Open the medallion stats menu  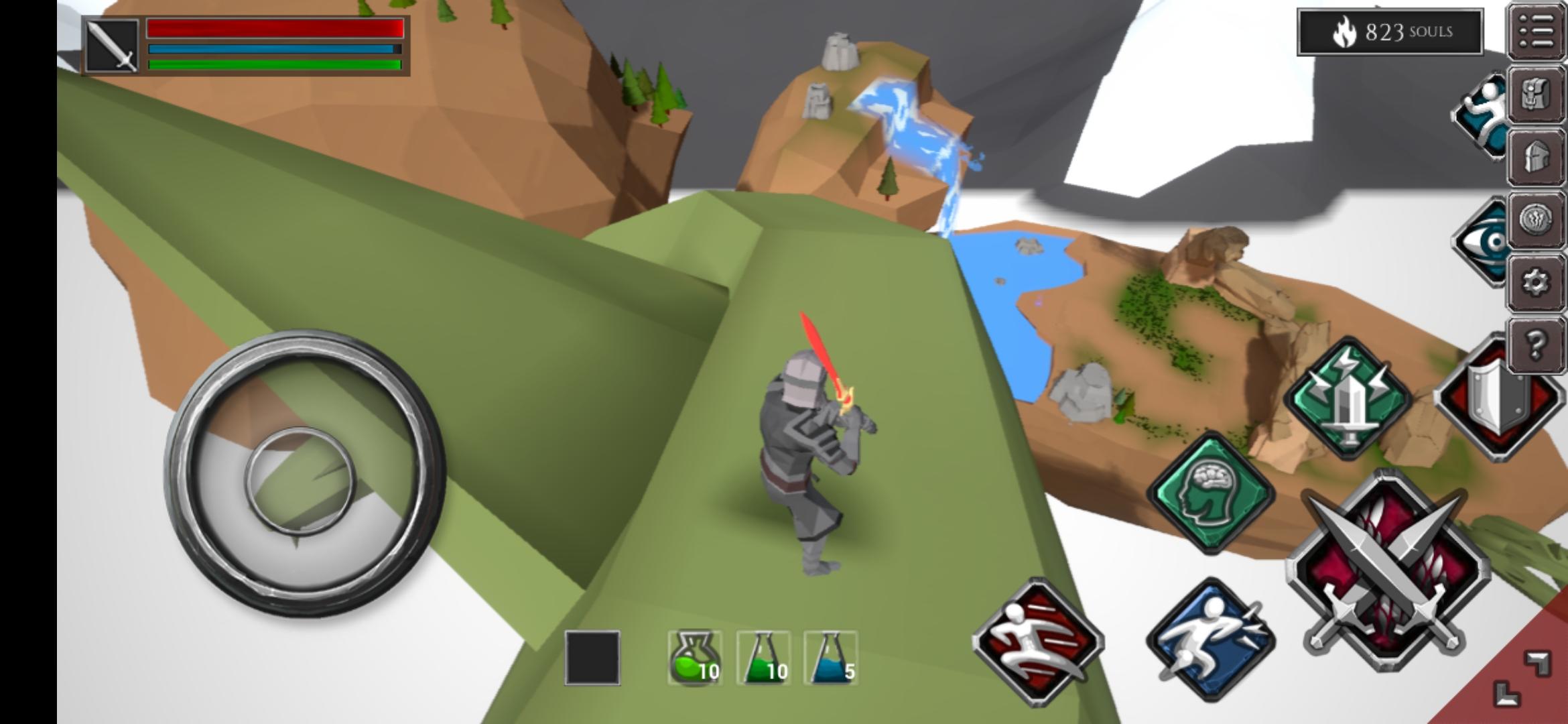[x=1537, y=219]
